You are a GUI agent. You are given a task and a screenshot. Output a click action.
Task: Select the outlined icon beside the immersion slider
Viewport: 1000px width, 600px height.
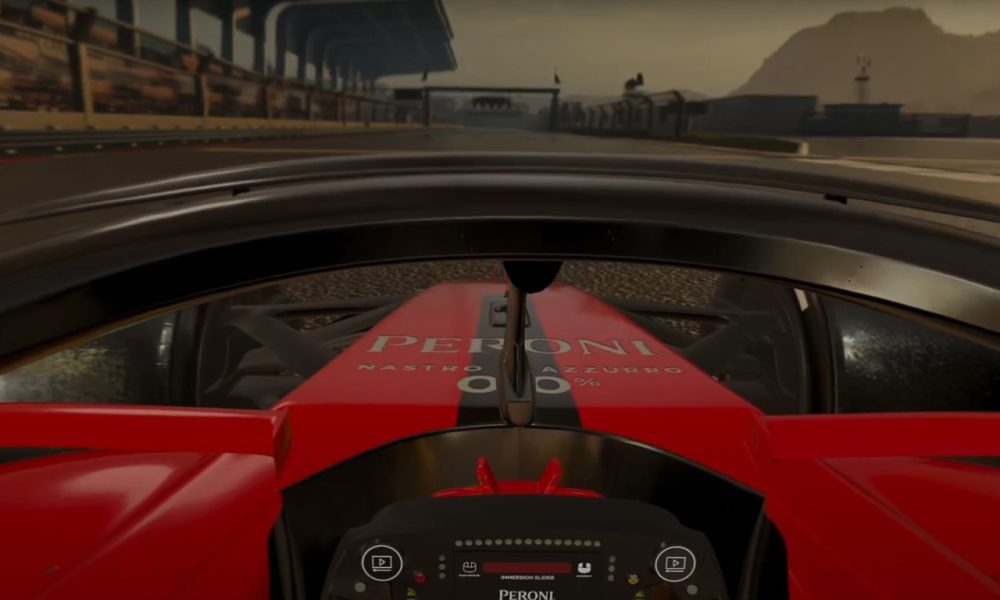pyautogui.click(x=469, y=568)
